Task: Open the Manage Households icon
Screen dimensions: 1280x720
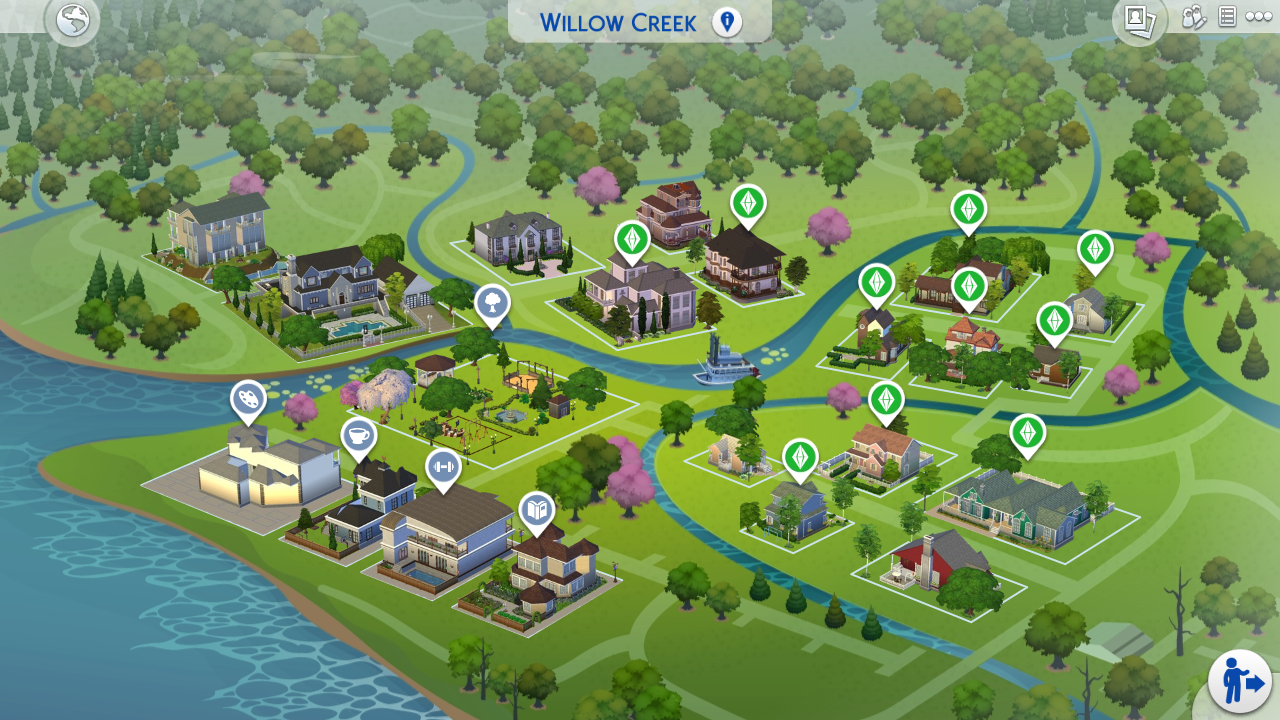Action: 1194,17
